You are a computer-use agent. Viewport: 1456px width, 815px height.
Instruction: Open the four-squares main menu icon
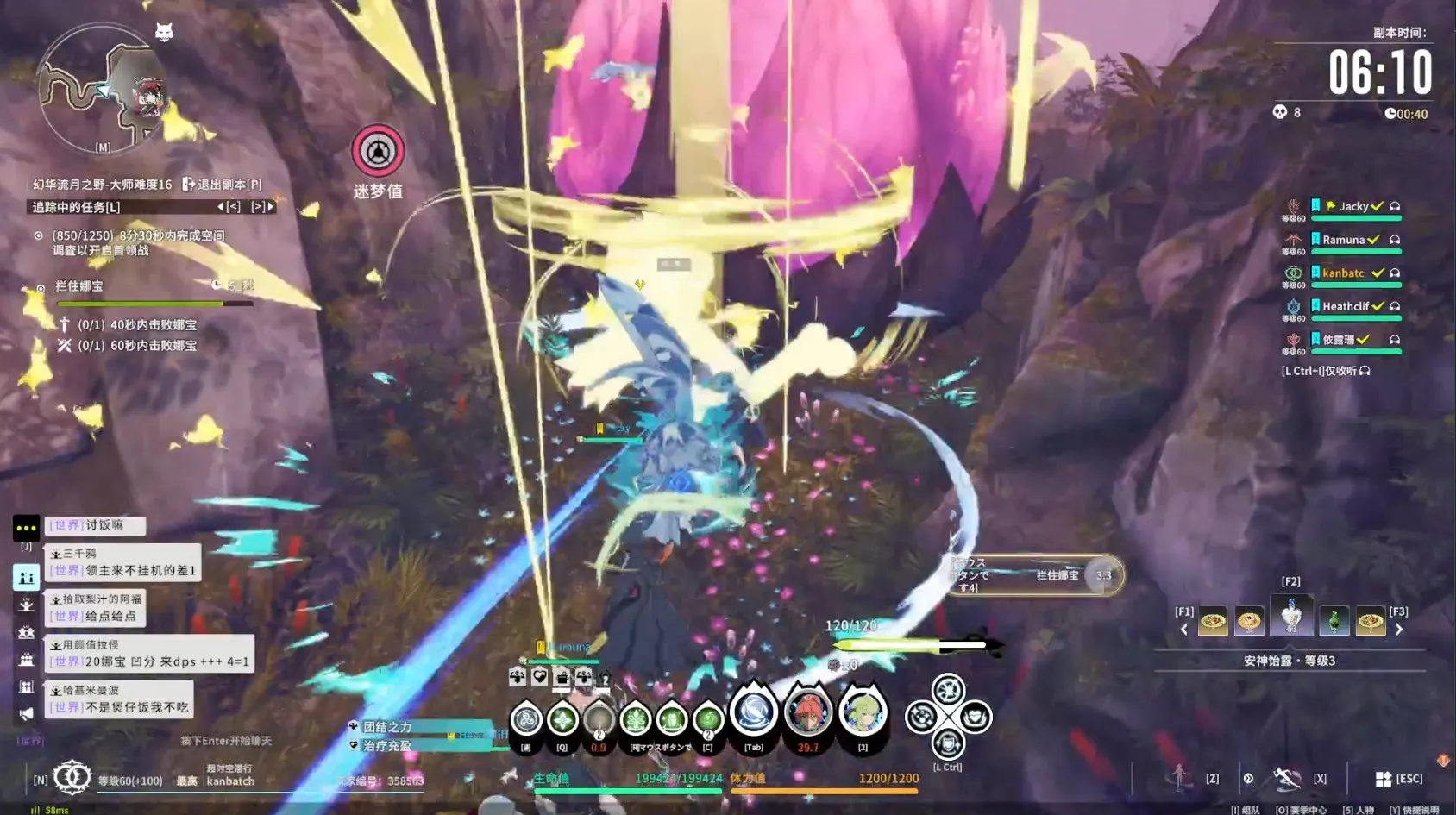(x=1384, y=779)
